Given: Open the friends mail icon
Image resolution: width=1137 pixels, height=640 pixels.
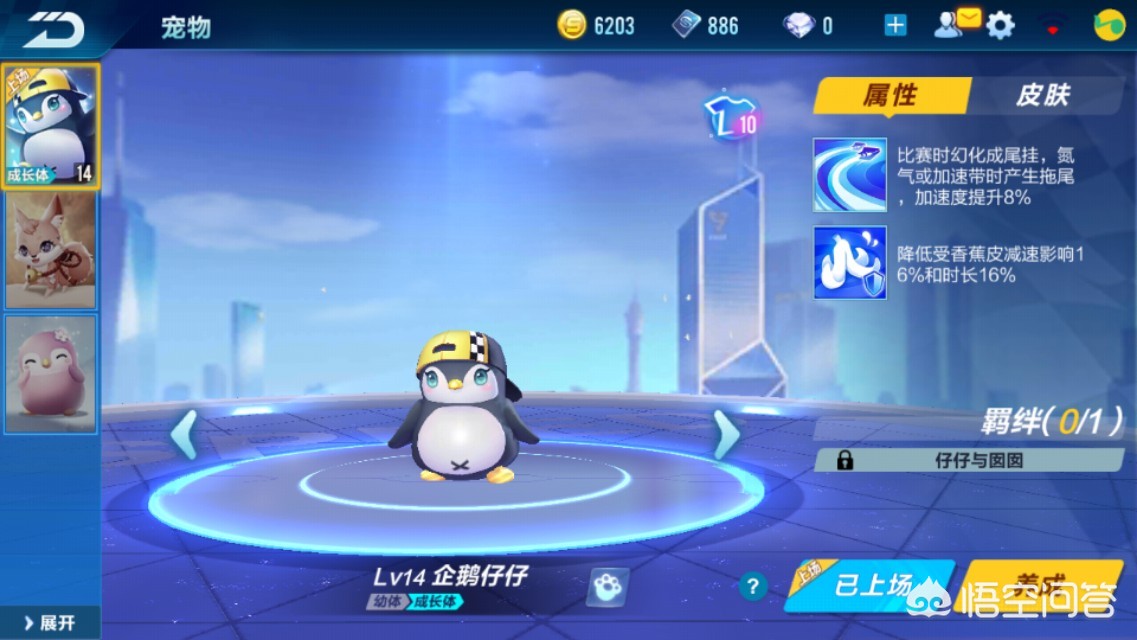Looking at the screenshot, I should pos(955,24).
